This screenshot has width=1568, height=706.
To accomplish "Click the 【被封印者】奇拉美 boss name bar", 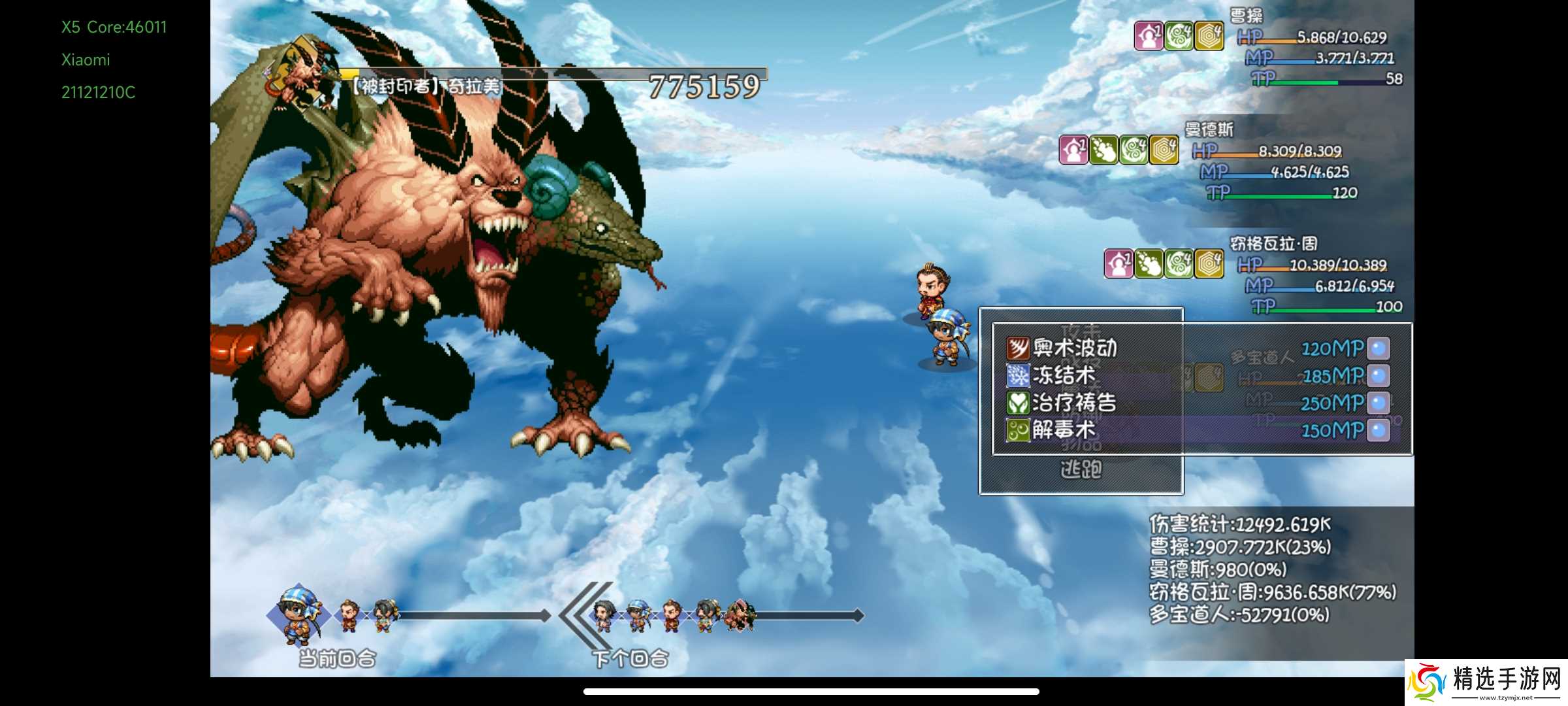I will point(426,86).
